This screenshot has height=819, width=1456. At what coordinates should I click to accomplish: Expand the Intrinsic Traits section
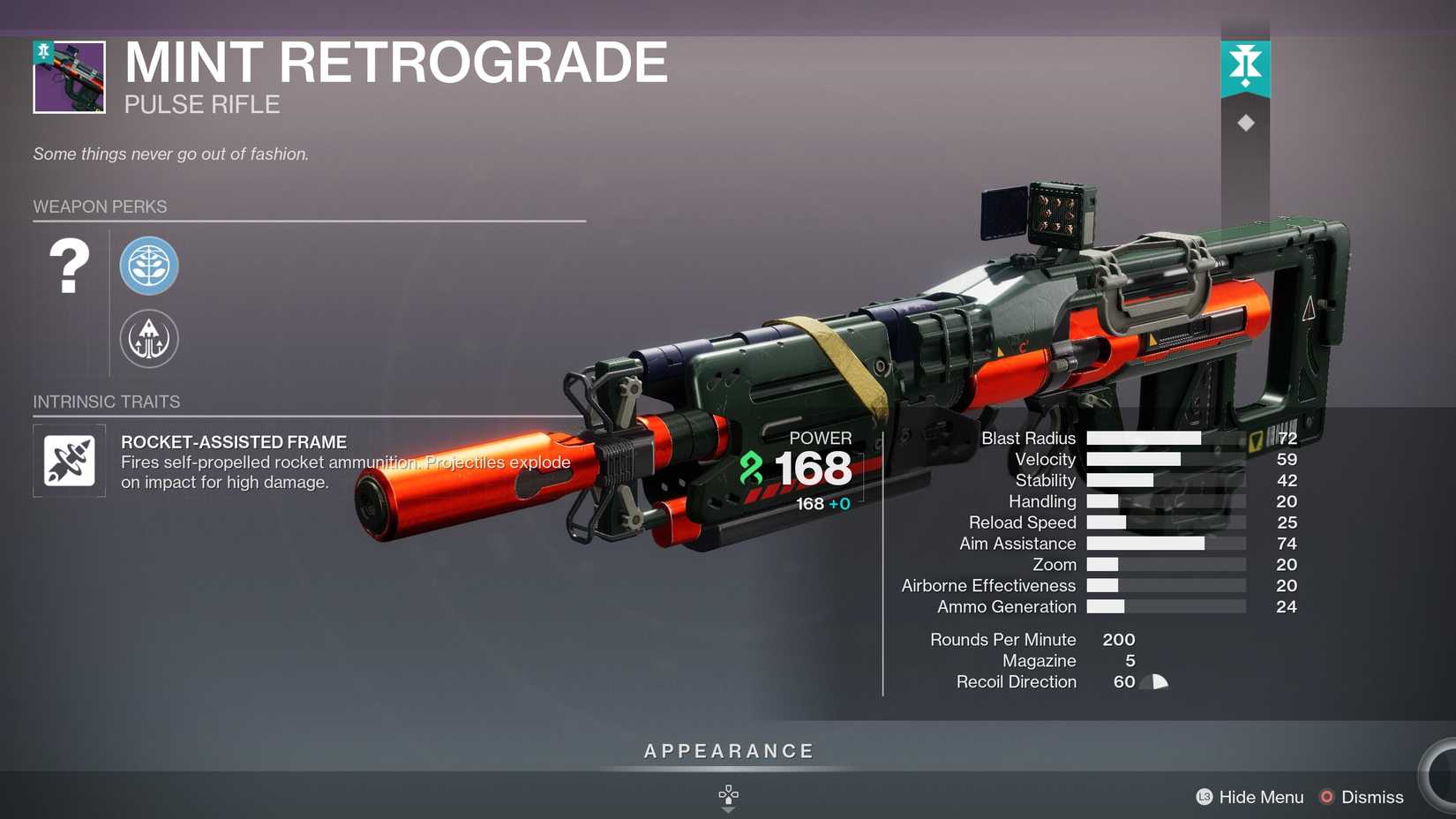coord(107,402)
